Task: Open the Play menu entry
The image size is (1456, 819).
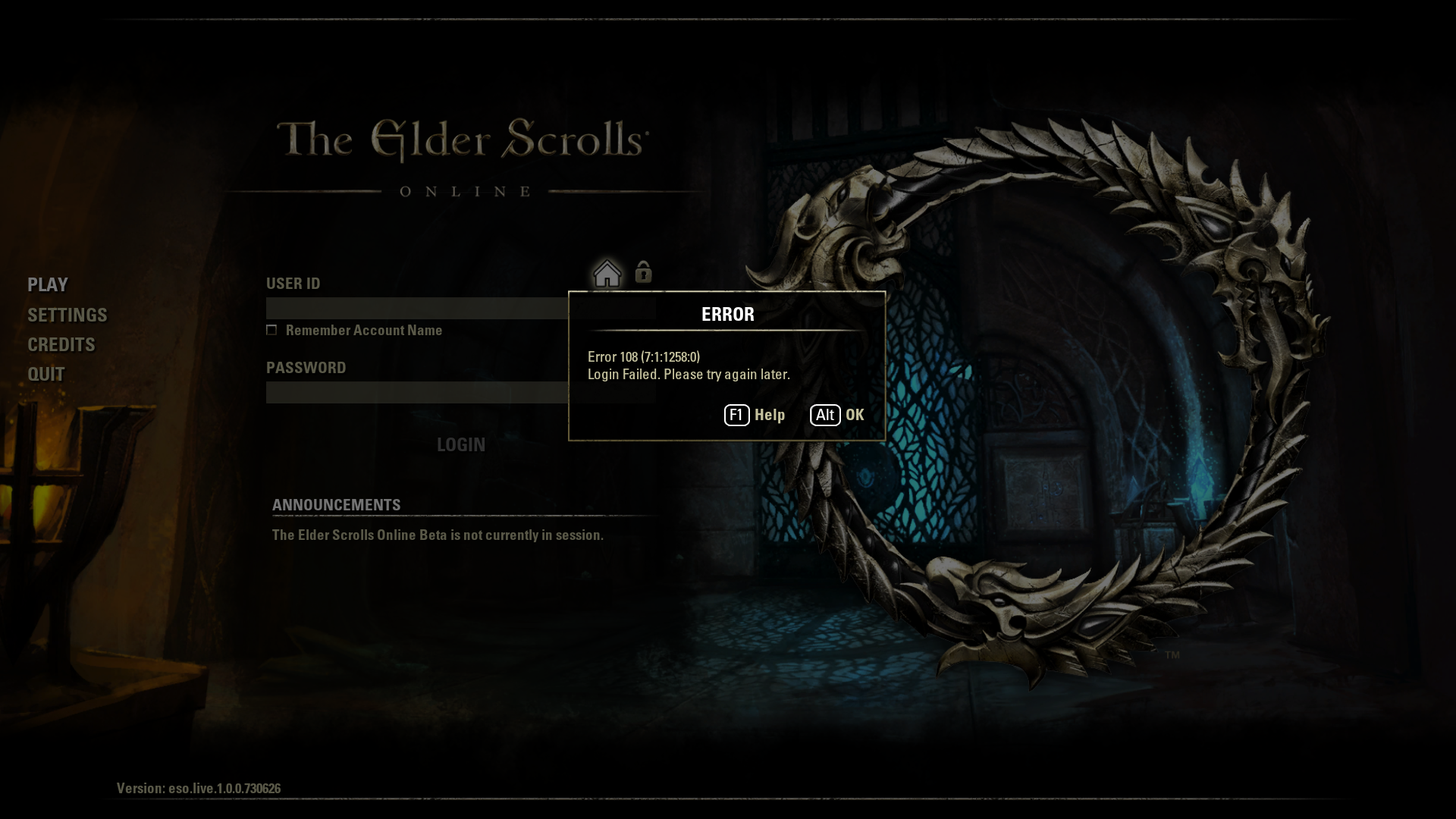Action: (48, 284)
